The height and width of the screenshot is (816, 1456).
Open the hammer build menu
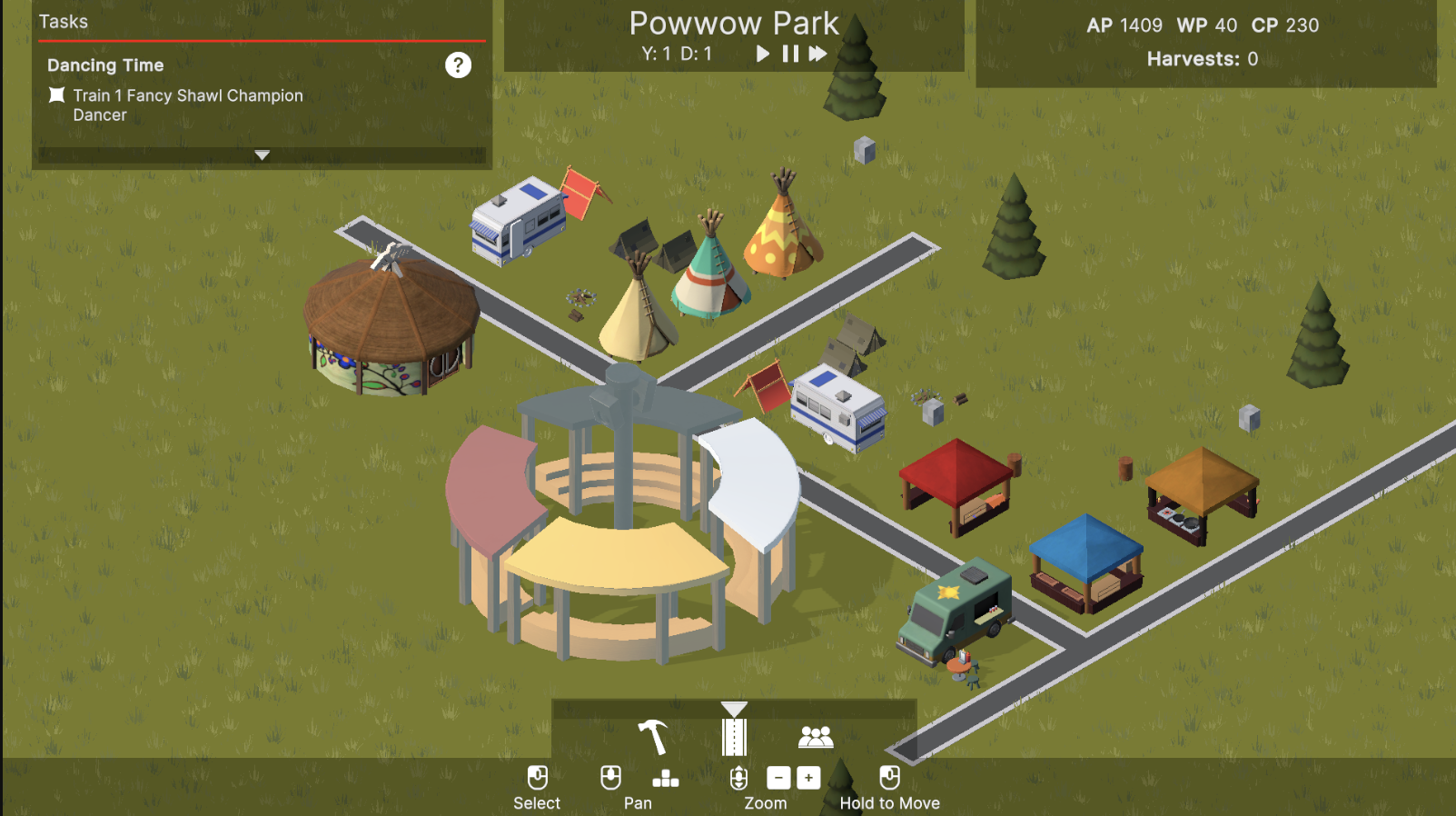pos(652,737)
